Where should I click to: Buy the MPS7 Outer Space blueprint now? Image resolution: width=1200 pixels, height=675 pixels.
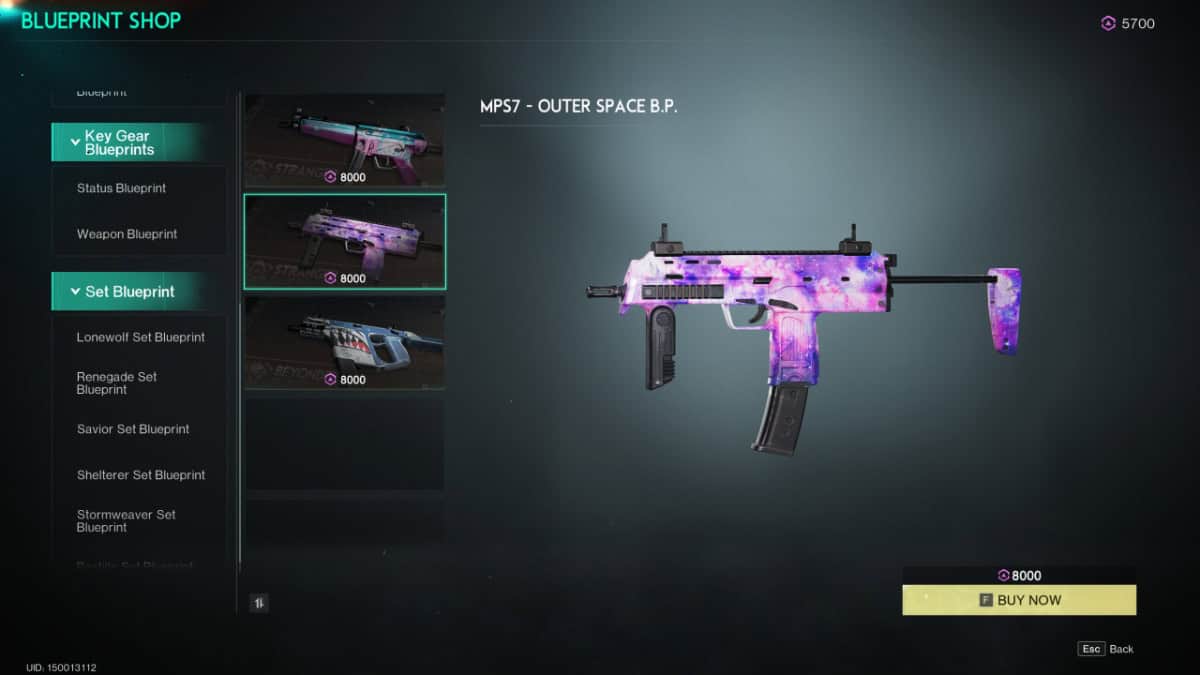click(x=1019, y=600)
